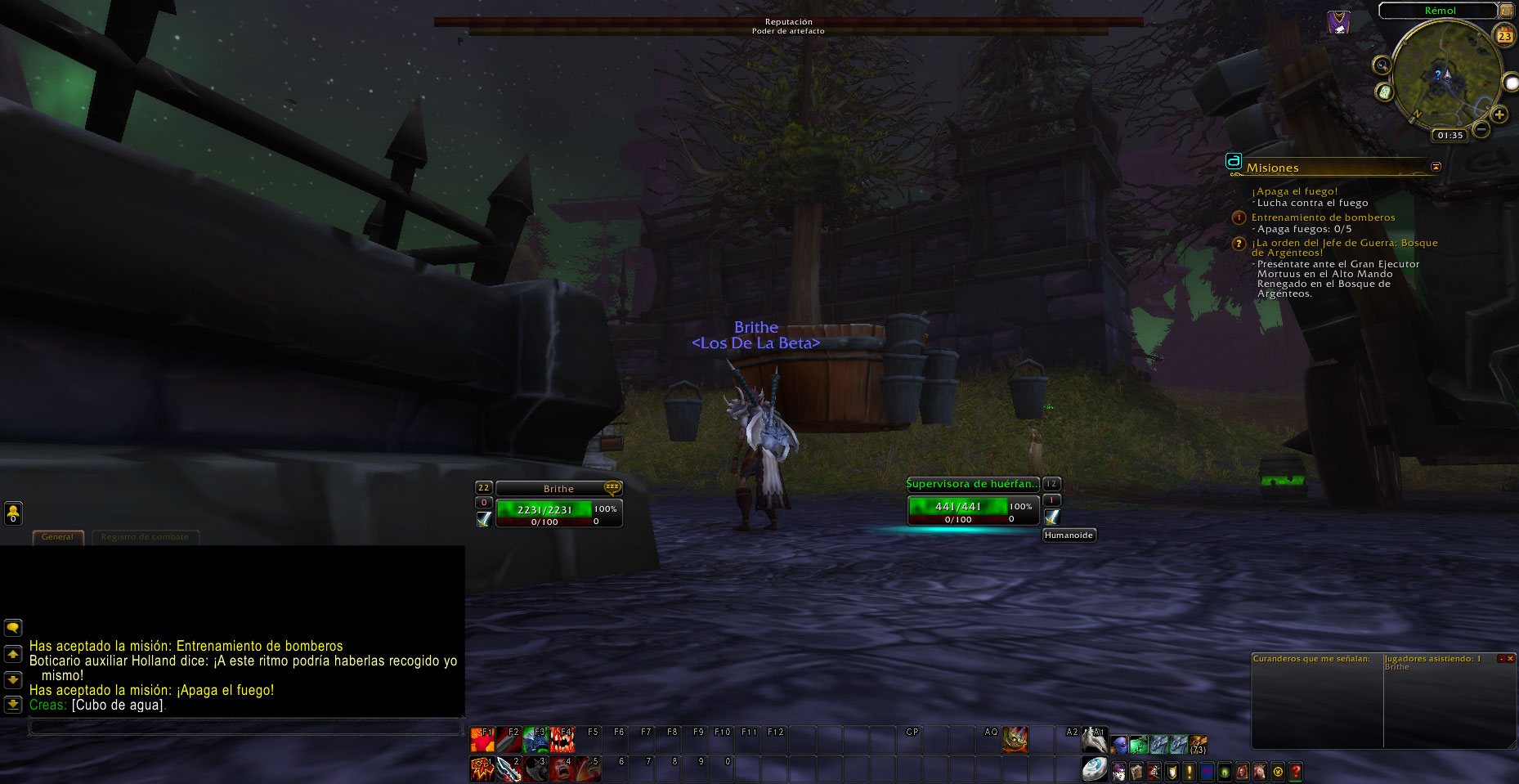
Task: Switch to the 'Registro de combate' chat tab
Action: pyautogui.click(x=145, y=537)
